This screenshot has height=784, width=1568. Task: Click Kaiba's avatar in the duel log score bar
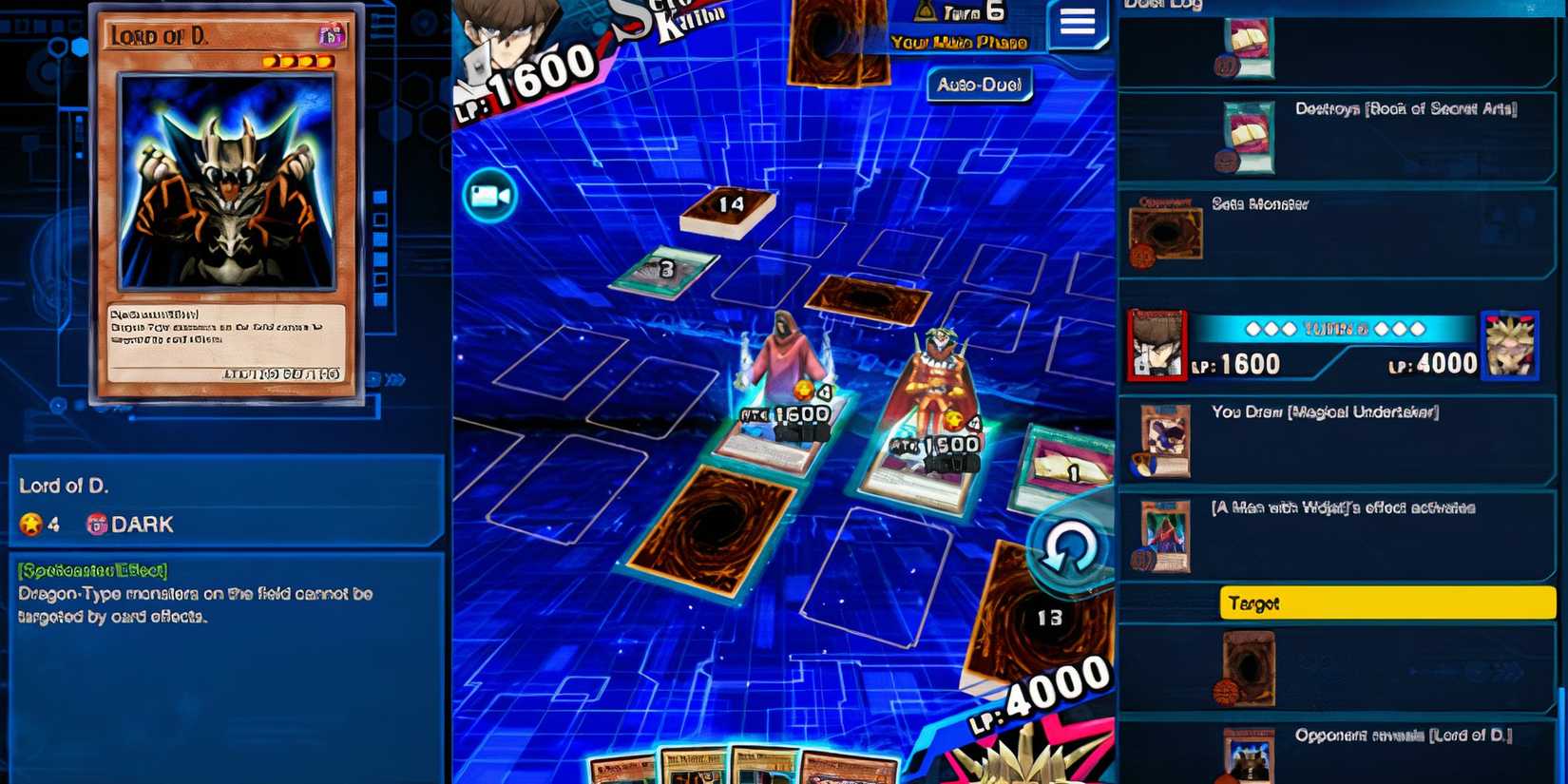[x=1157, y=347]
